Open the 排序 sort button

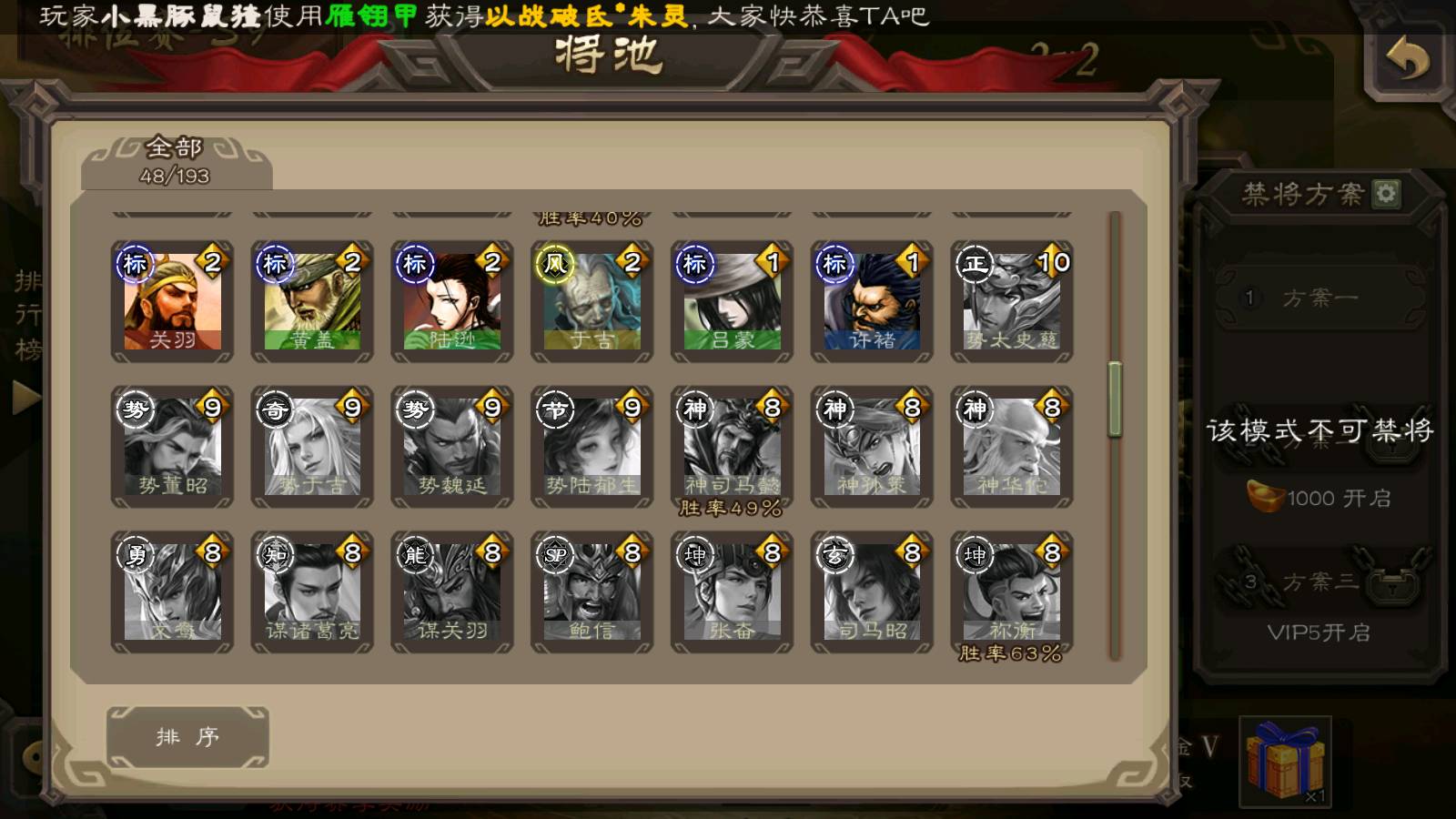(x=187, y=736)
